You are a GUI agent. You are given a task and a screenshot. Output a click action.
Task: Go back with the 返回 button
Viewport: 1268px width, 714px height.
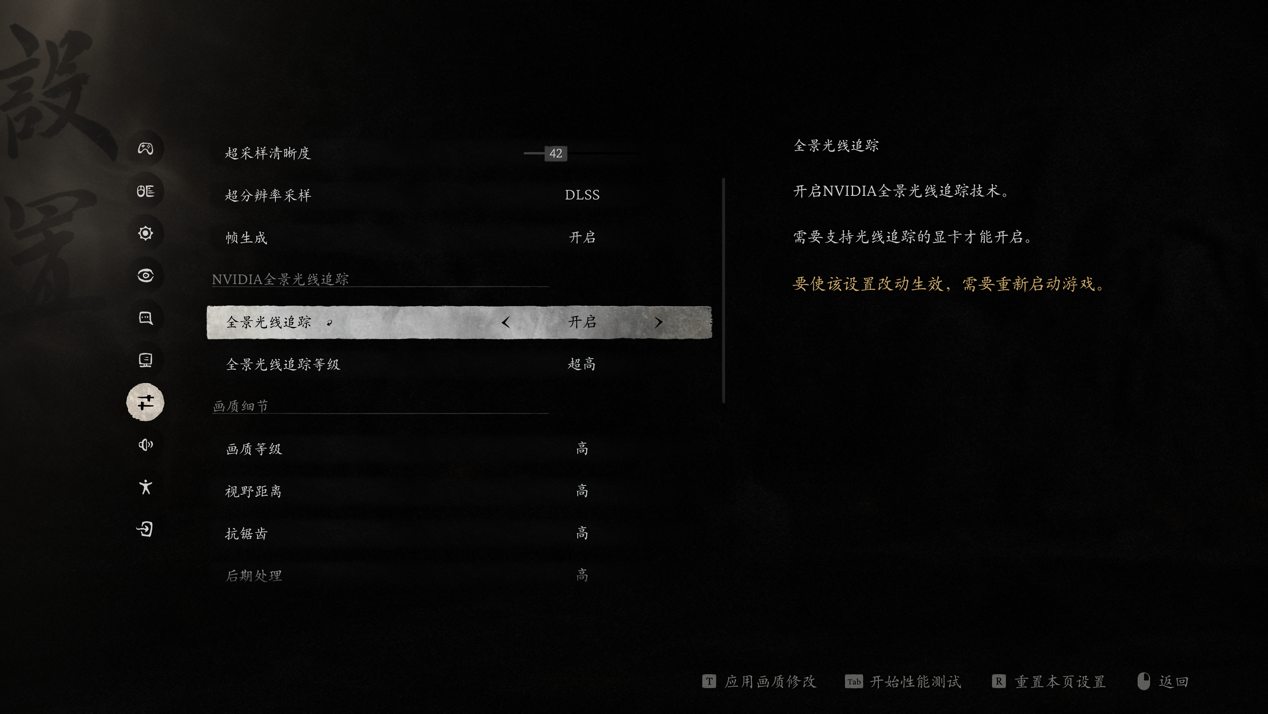pos(1164,682)
